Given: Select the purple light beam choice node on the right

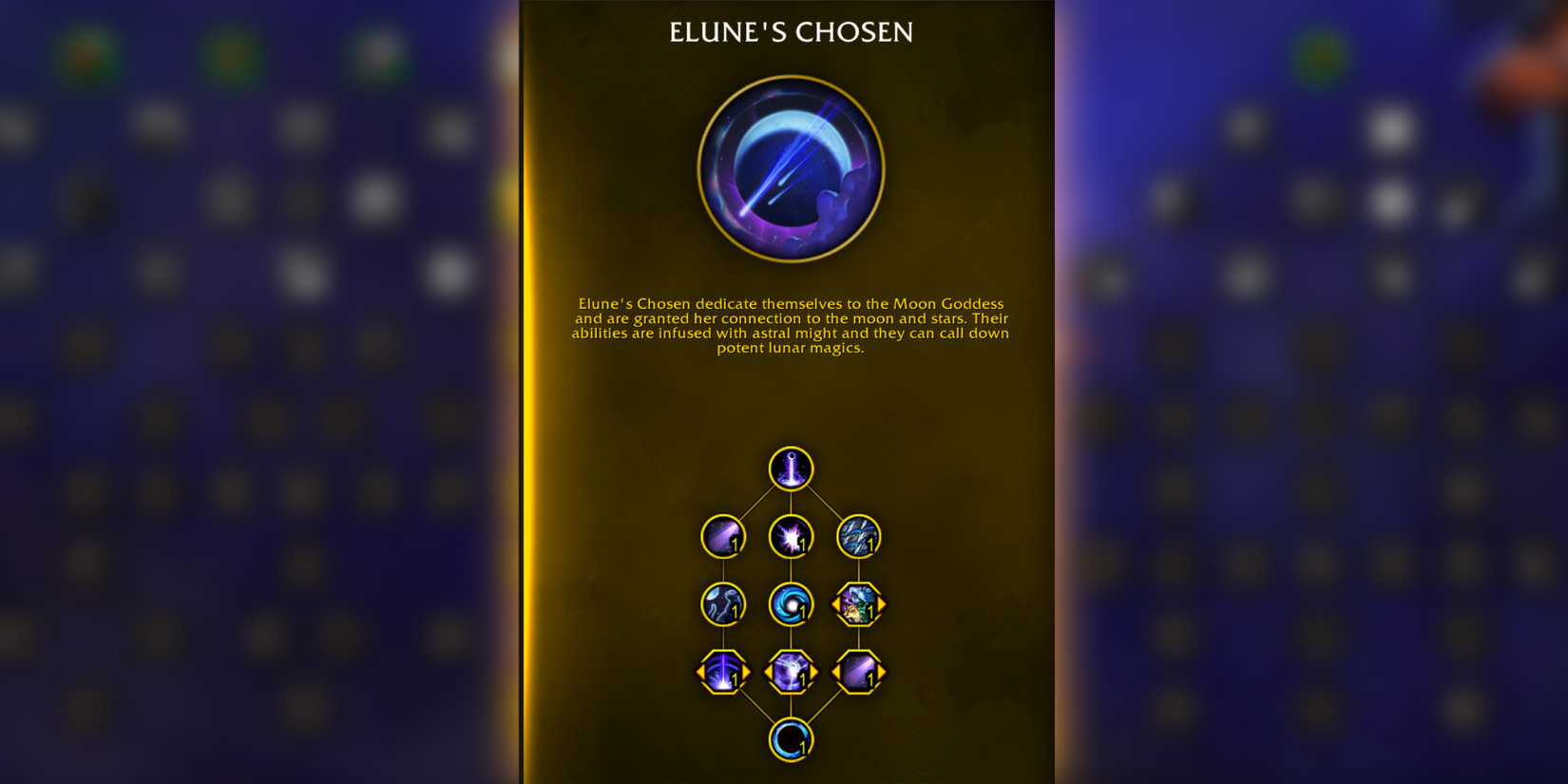Looking at the screenshot, I should [858, 671].
